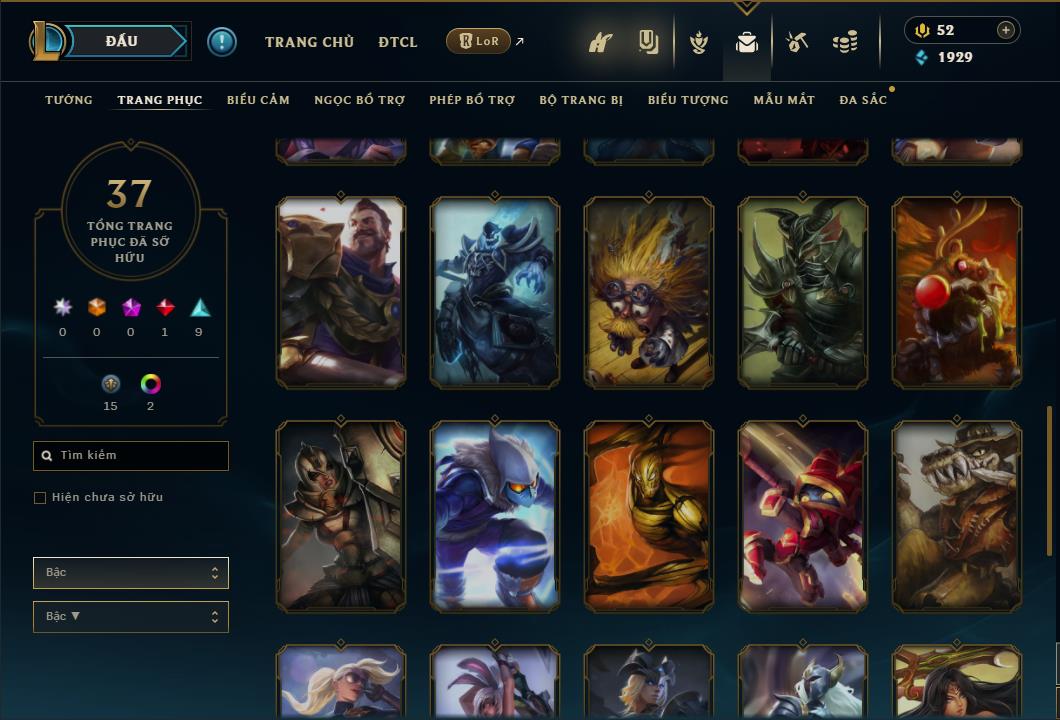Viewport: 1060px width, 720px height.
Task: Show the BIỂU TƯỢNG tab
Action: (688, 100)
